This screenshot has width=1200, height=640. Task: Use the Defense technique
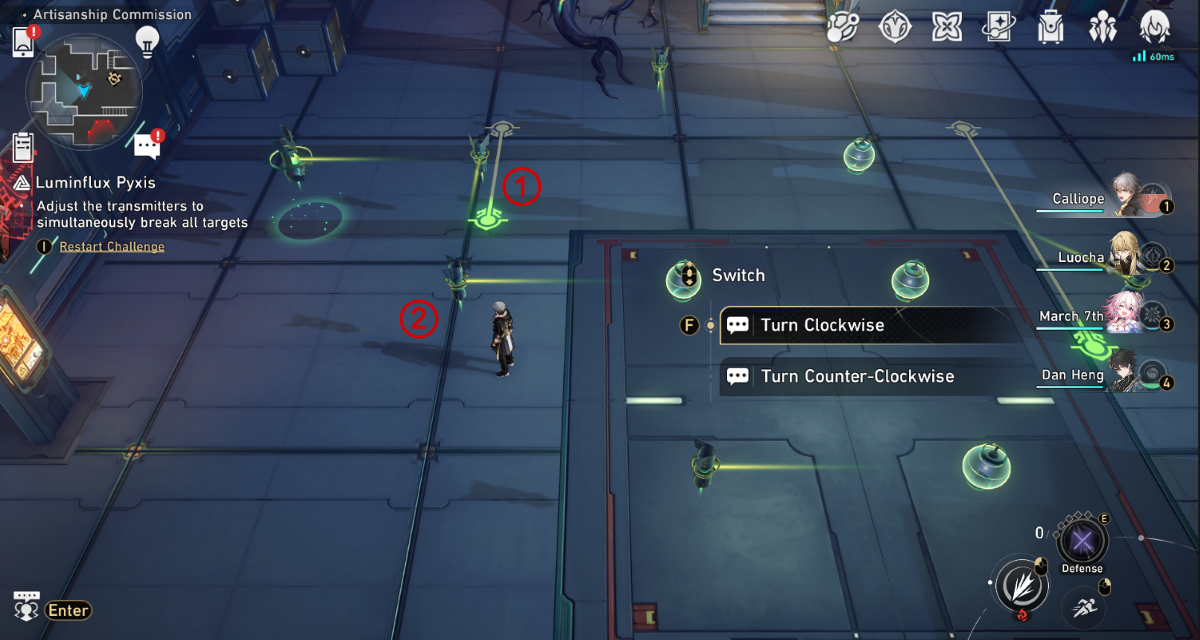point(1082,543)
